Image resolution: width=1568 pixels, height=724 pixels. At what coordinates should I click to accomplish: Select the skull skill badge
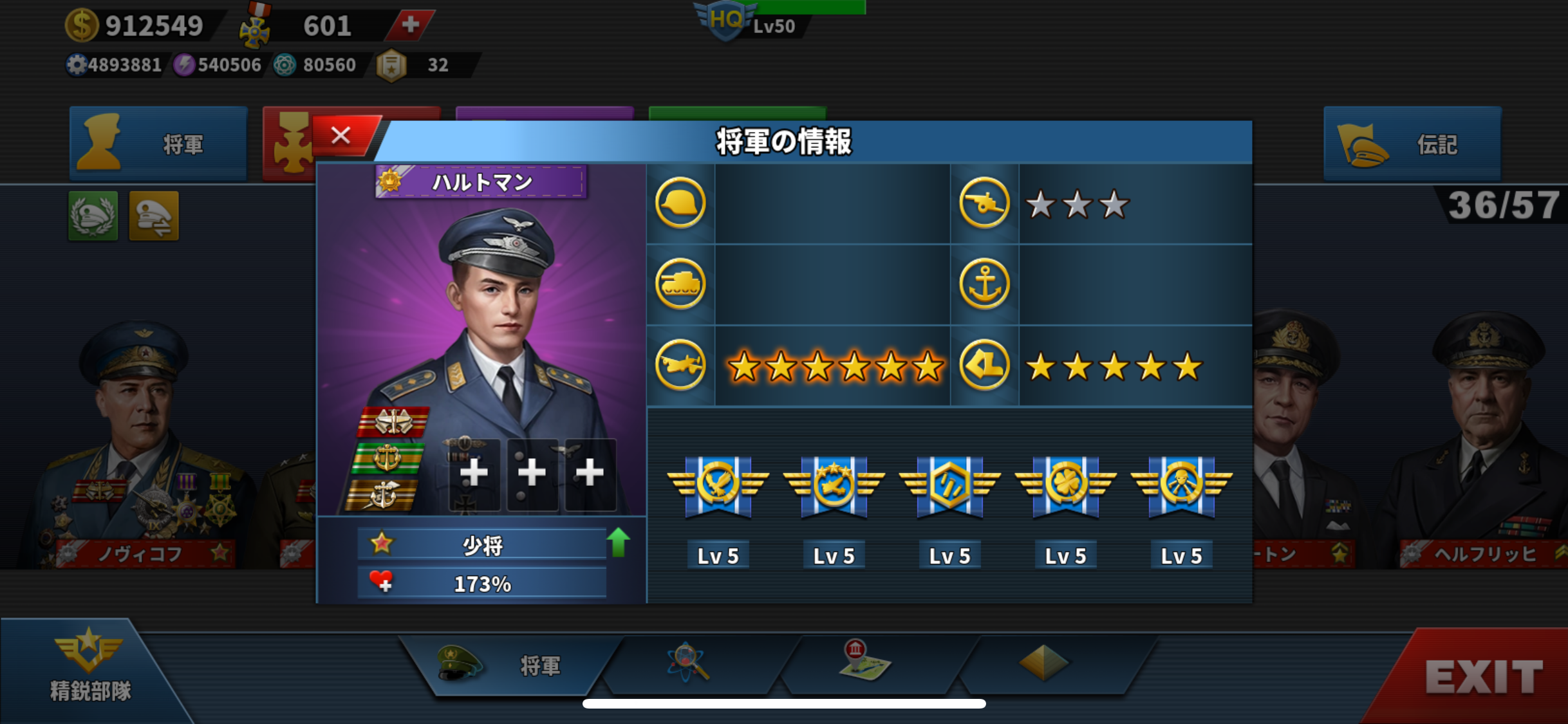(x=1181, y=486)
